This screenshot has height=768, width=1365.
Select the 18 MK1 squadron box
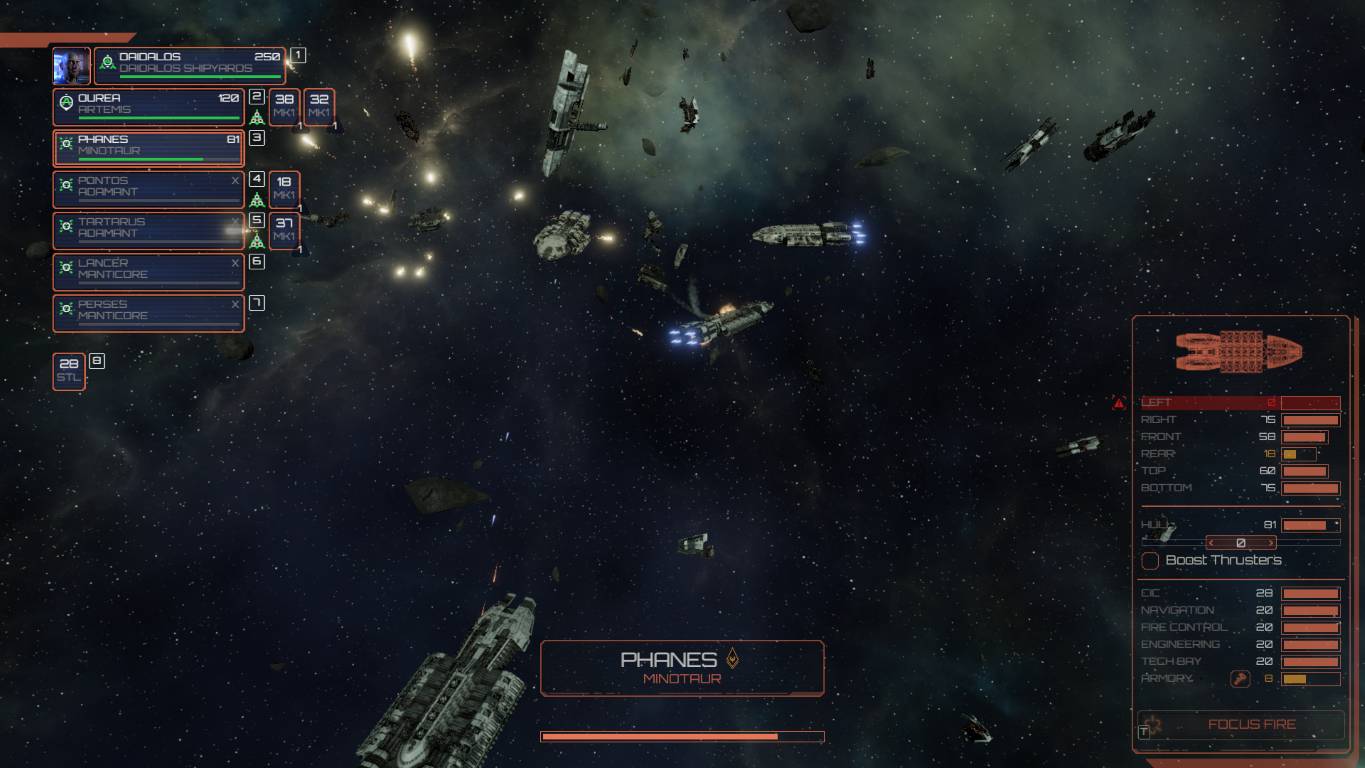pos(284,189)
